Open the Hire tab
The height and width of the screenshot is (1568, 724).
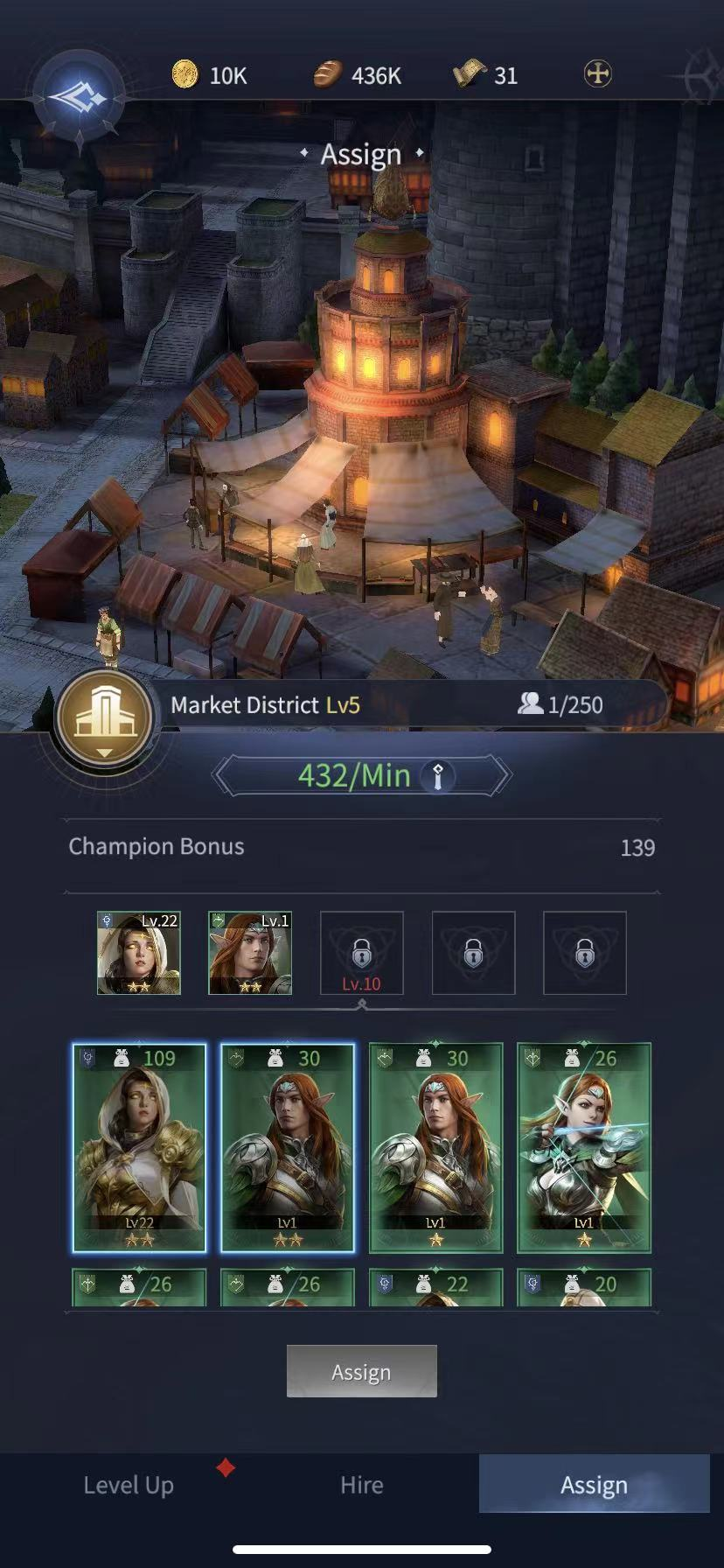click(361, 1485)
